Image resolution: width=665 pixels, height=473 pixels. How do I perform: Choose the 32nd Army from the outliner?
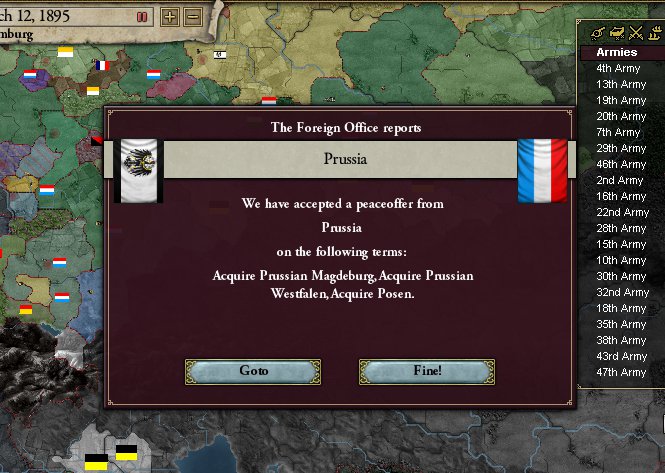pos(622,292)
